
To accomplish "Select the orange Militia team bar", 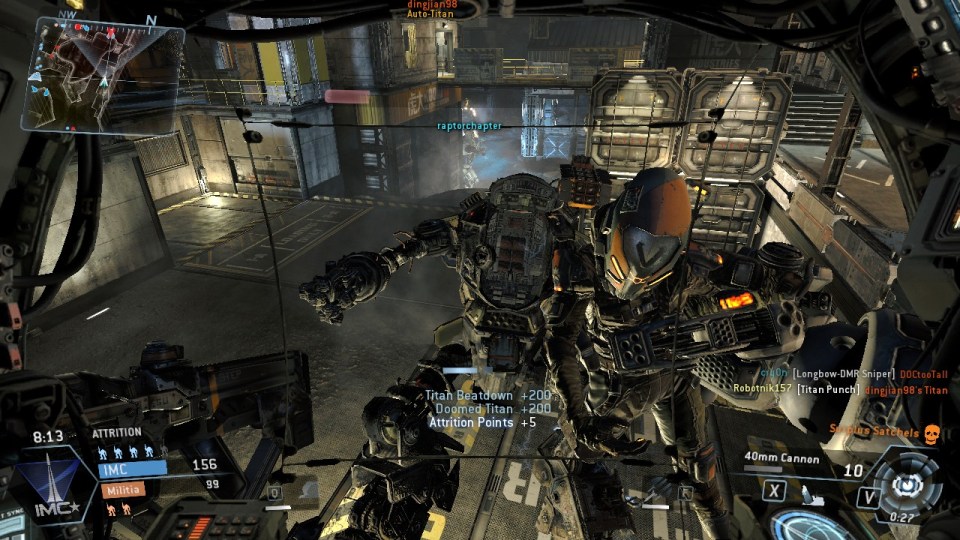I will (x=121, y=489).
